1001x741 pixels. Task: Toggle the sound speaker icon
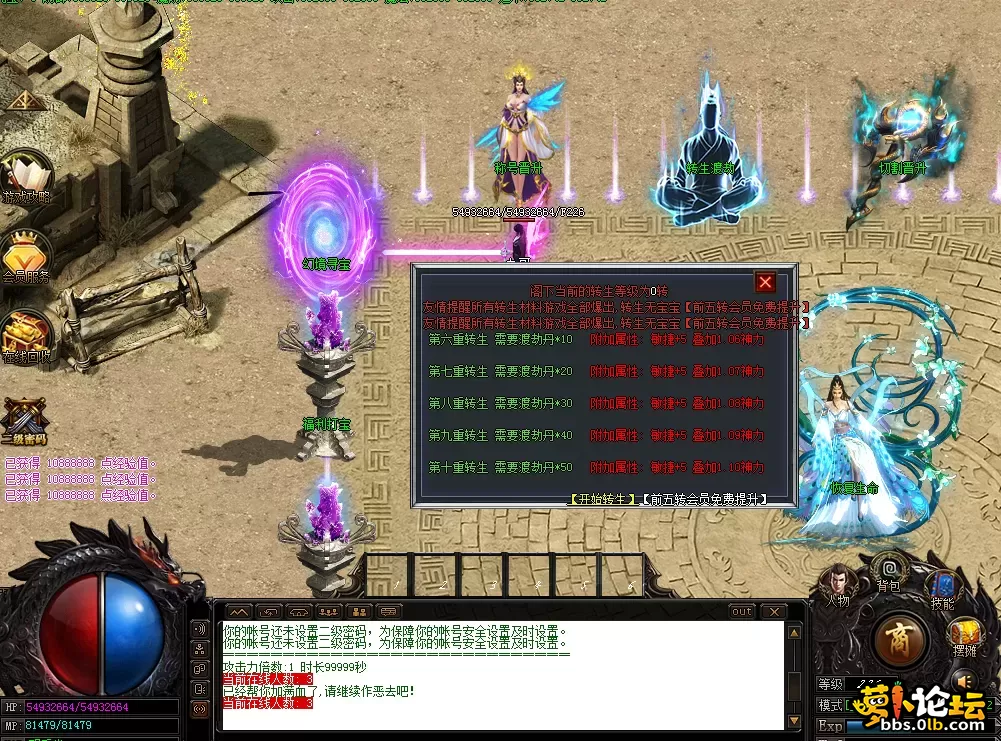pos(965,681)
